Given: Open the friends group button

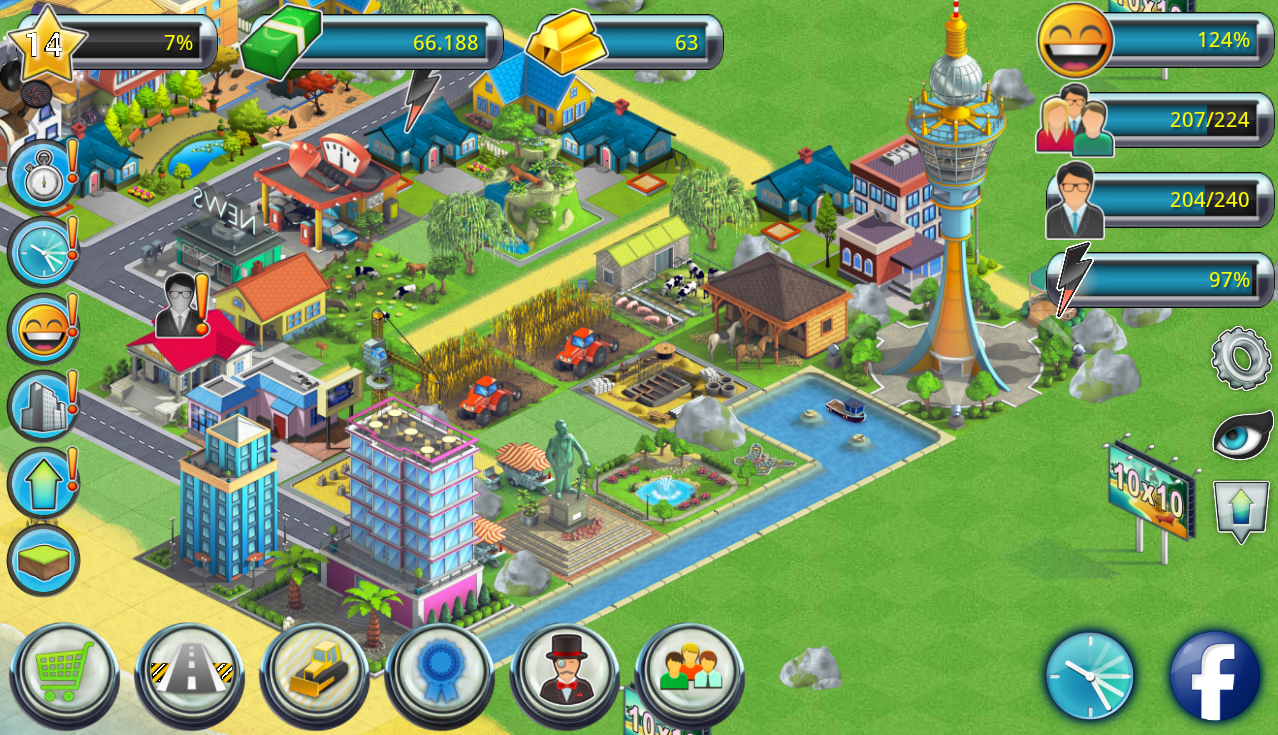Looking at the screenshot, I should tap(690, 674).
